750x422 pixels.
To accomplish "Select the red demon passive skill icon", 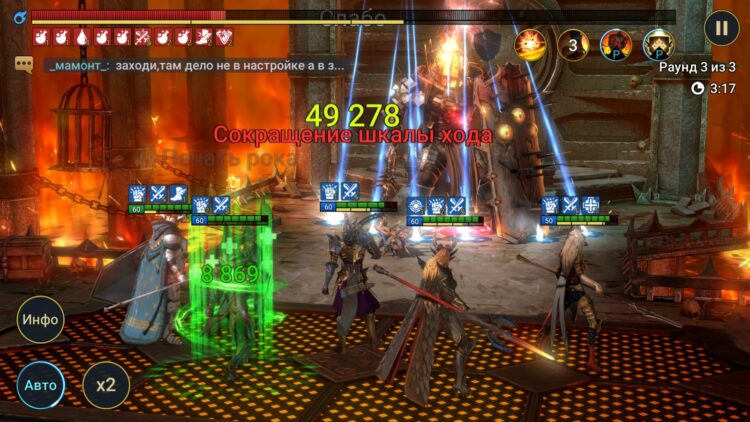I will tap(615, 45).
